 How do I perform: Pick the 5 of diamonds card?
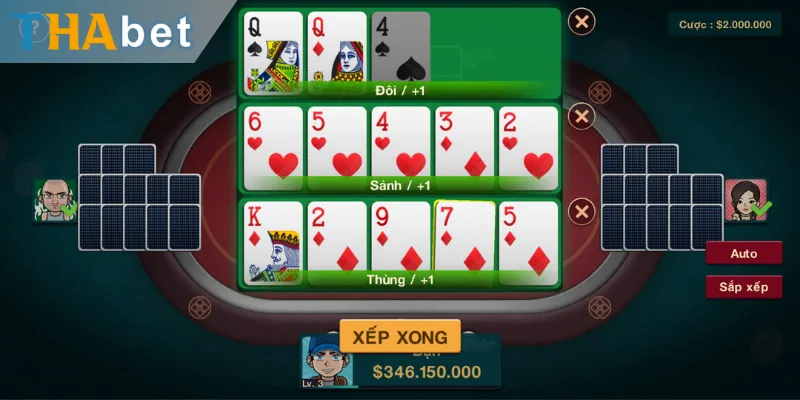pos(528,238)
